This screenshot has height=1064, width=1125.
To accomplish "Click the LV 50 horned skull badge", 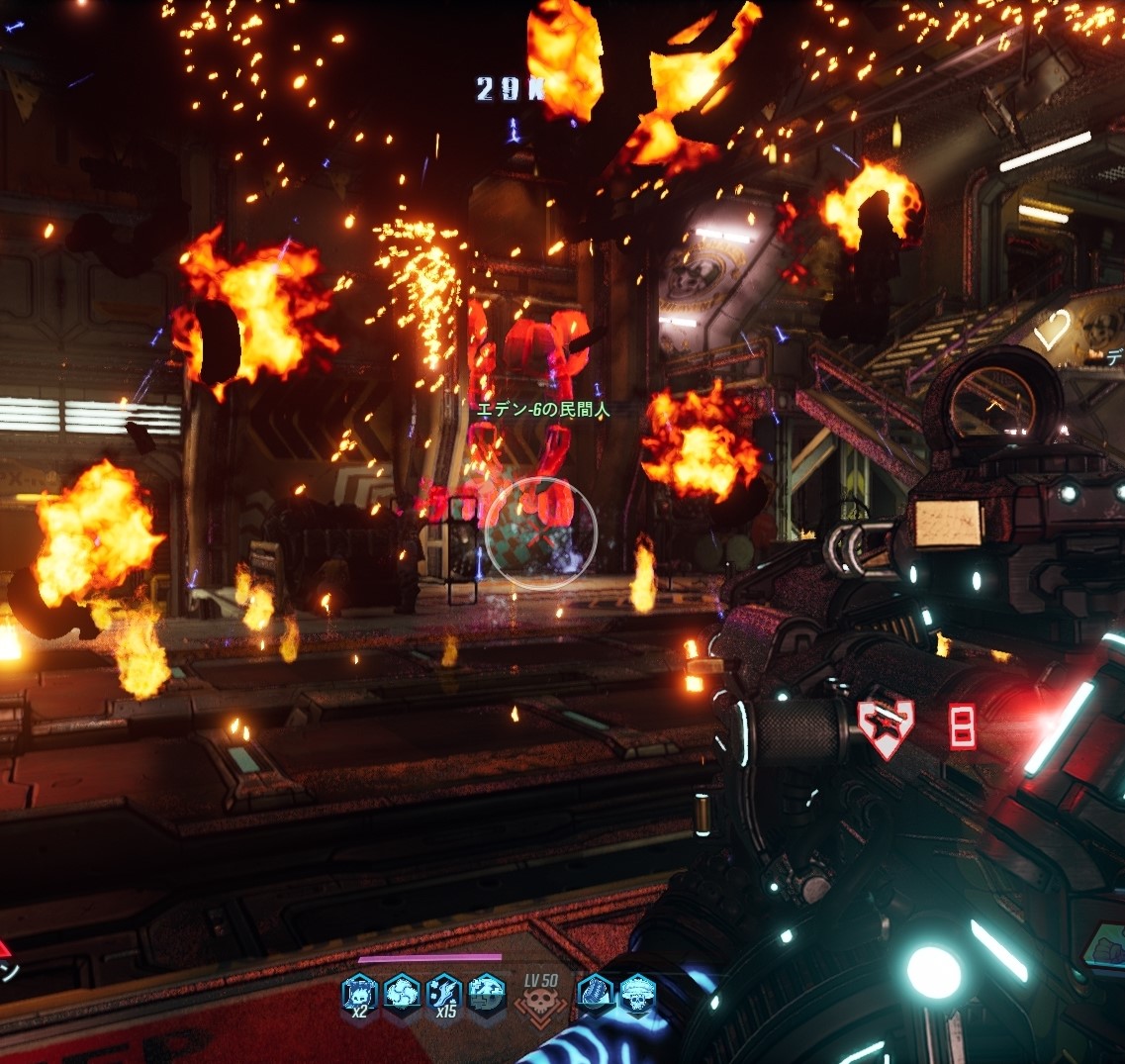I will pyautogui.click(x=540, y=1002).
